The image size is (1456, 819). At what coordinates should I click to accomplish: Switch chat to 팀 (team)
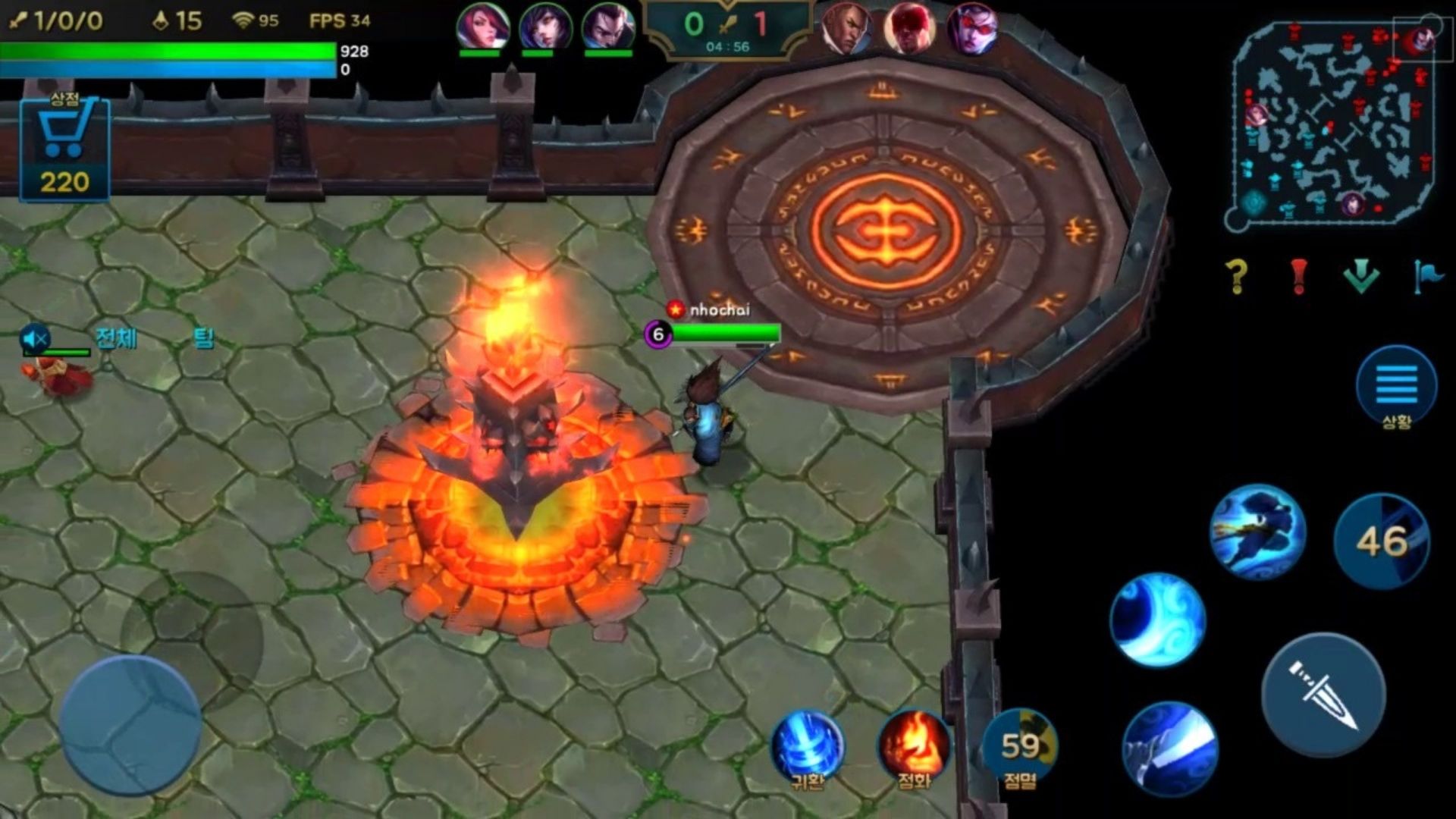[x=203, y=337]
